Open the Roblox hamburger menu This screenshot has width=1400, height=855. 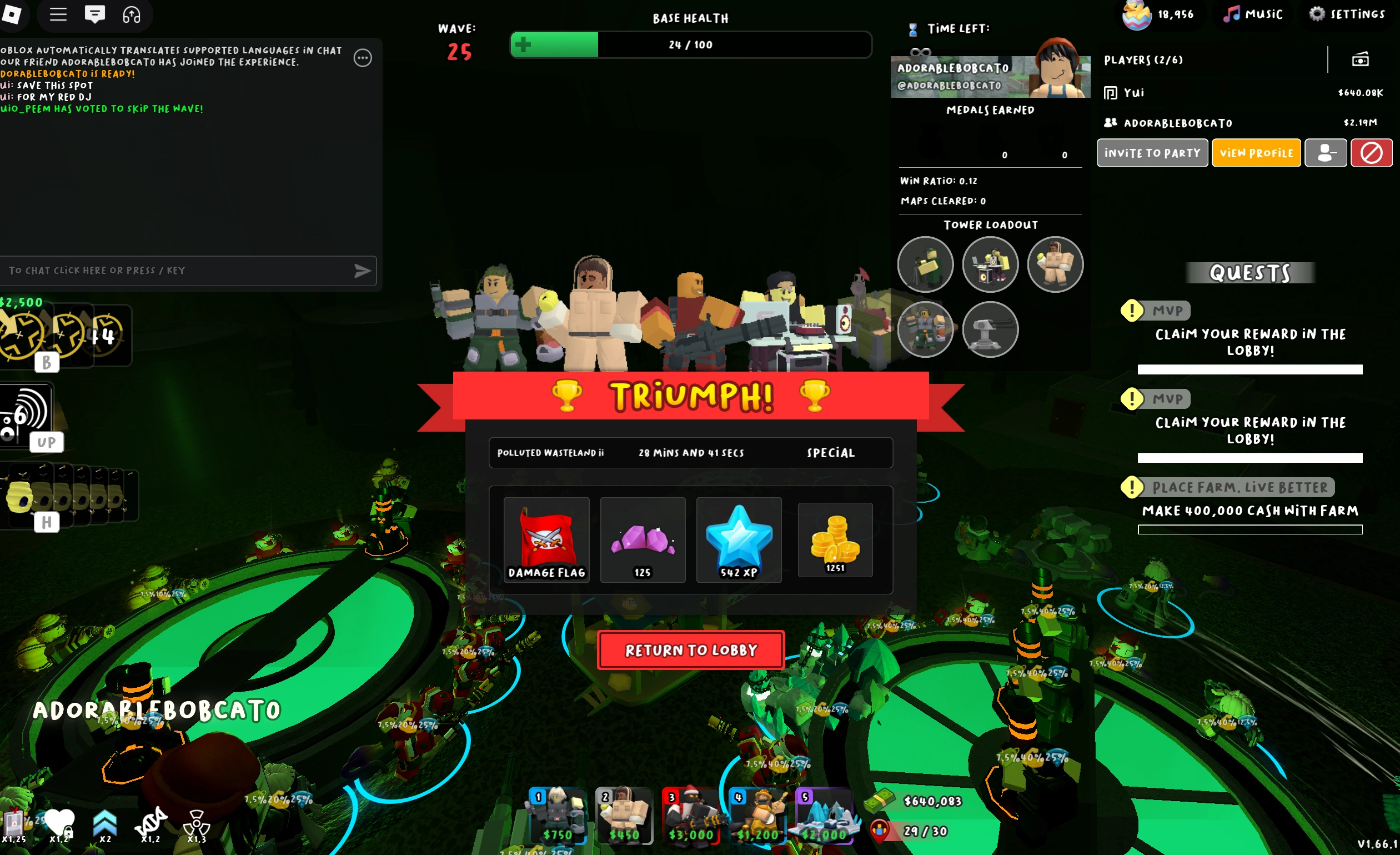pos(57,15)
